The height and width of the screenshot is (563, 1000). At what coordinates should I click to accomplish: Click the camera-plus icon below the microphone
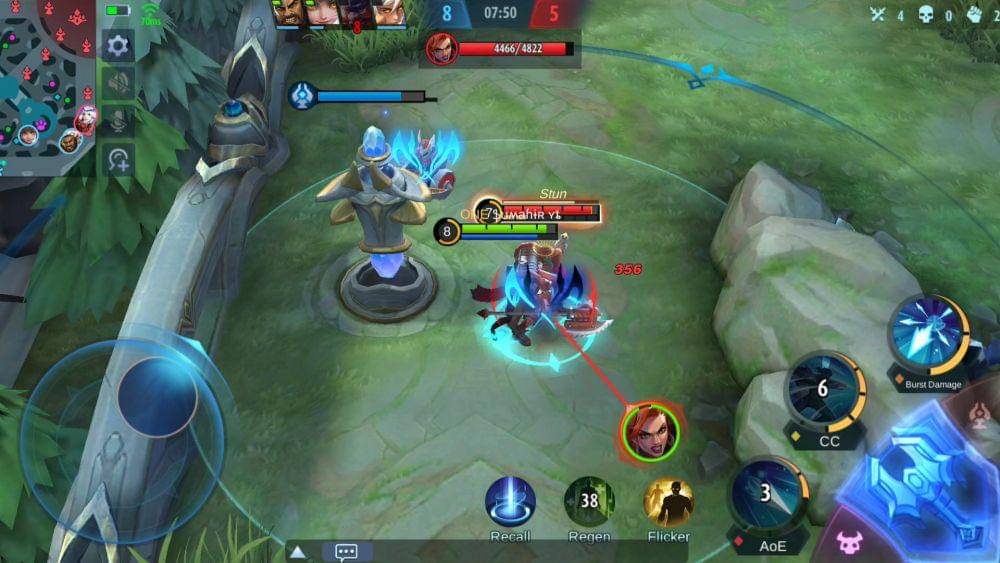click(118, 159)
